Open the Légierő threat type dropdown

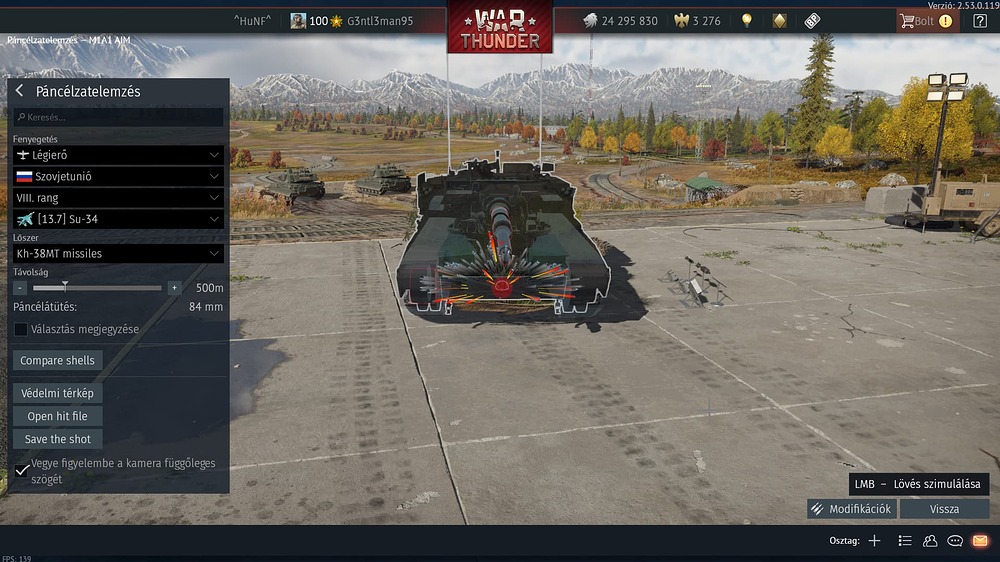pyautogui.click(x=118, y=155)
